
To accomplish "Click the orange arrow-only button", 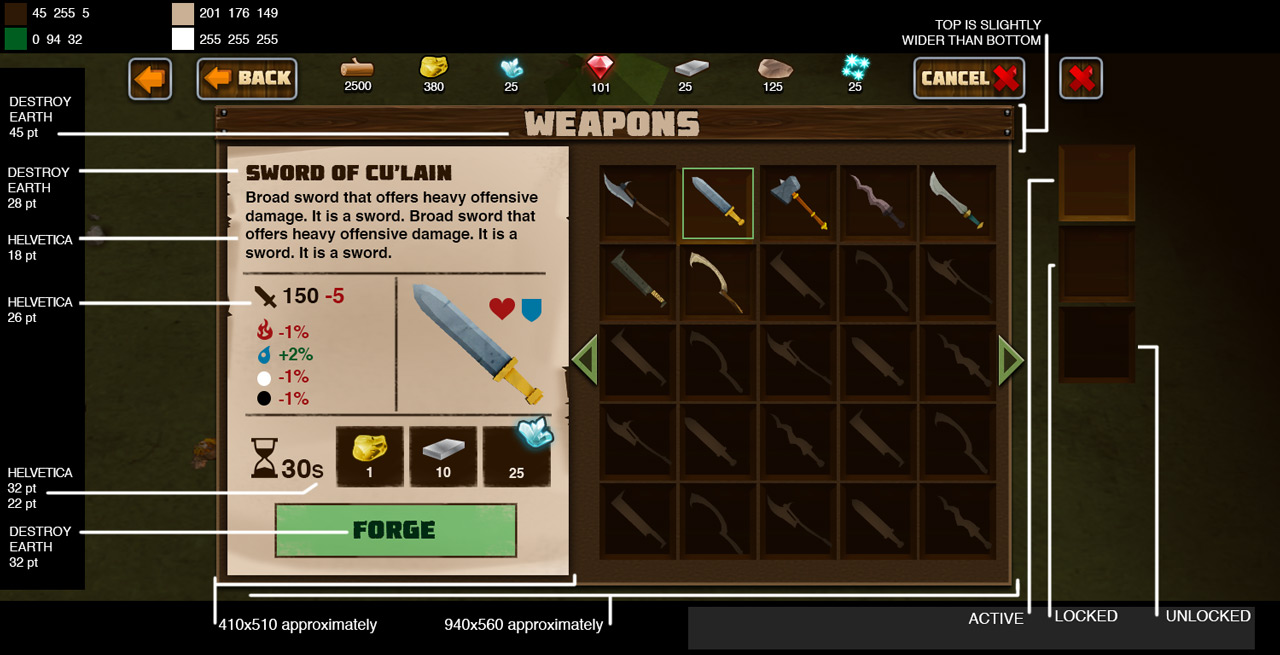I will click(x=150, y=79).
